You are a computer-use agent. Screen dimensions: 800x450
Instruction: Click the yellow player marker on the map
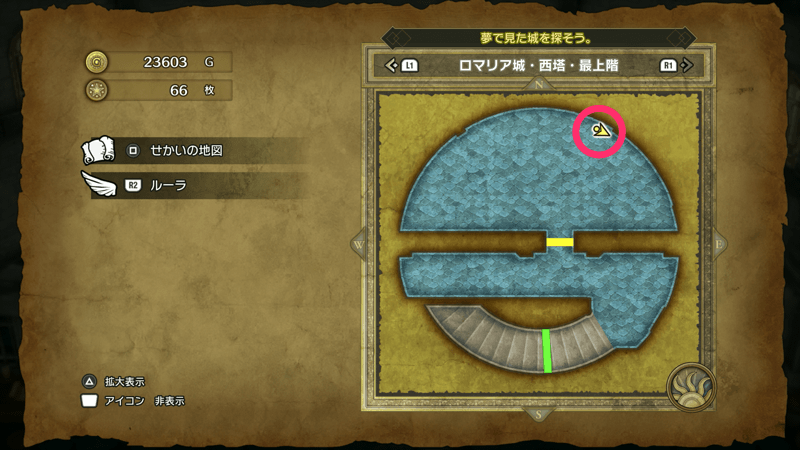(601, 131)
